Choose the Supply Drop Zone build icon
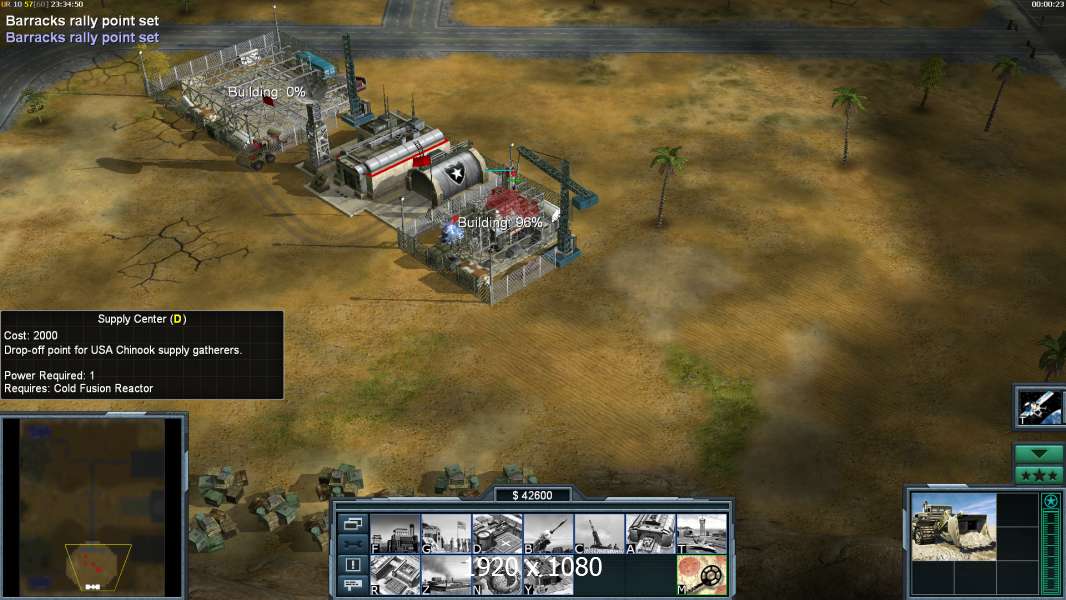Viewport: 1066px width, 600px height. (445, 574)
